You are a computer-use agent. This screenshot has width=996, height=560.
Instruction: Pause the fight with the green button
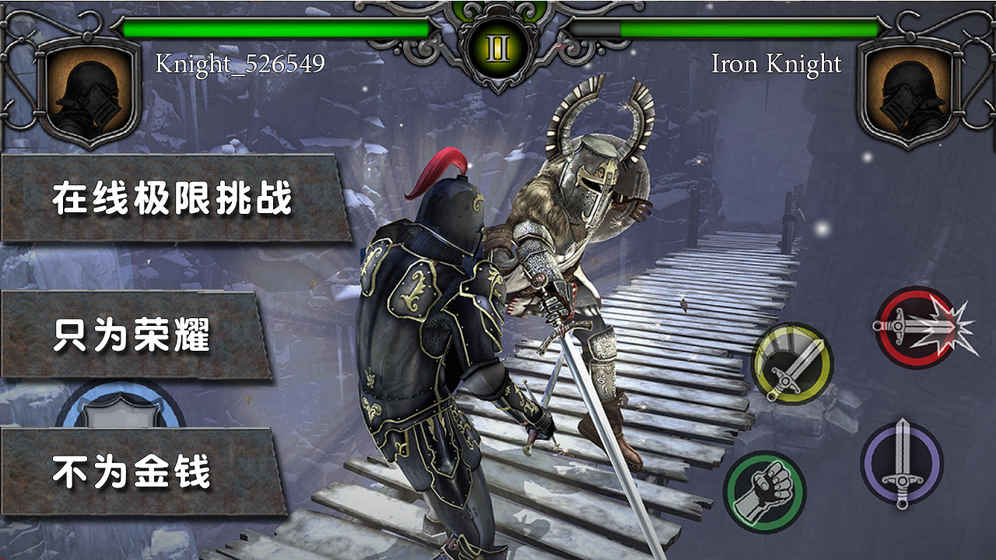pyautogui.click(x=496, y=47)
